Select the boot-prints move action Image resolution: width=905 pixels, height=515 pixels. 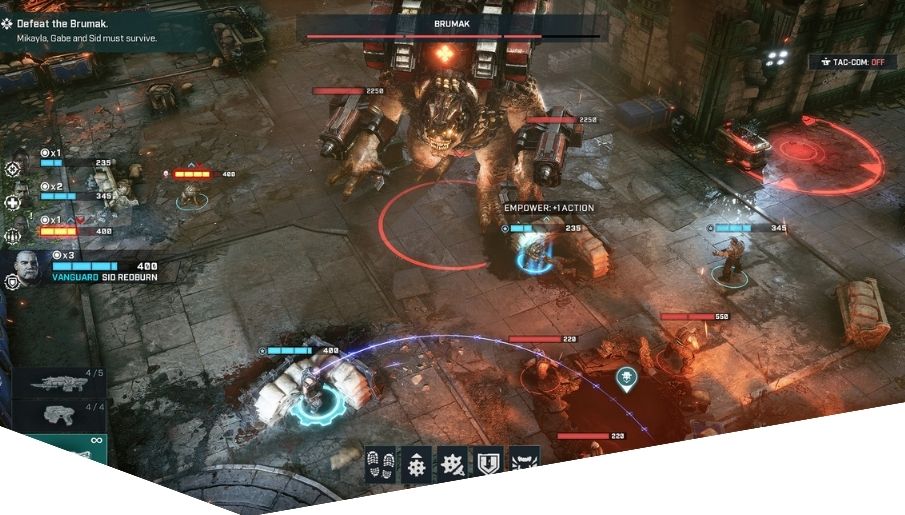tap(380, 464)
